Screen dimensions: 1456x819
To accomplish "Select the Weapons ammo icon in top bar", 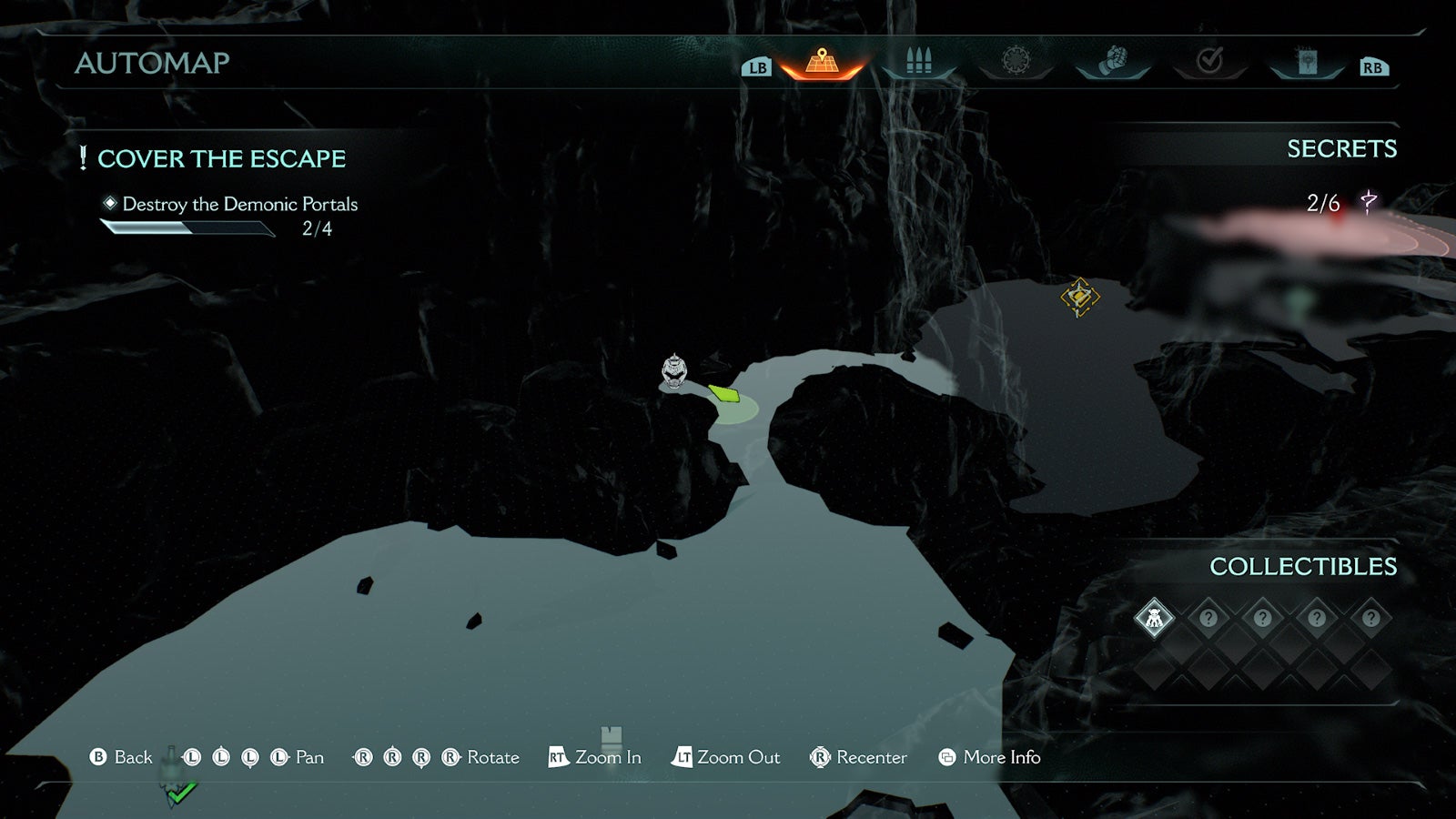I will (919, 62).
